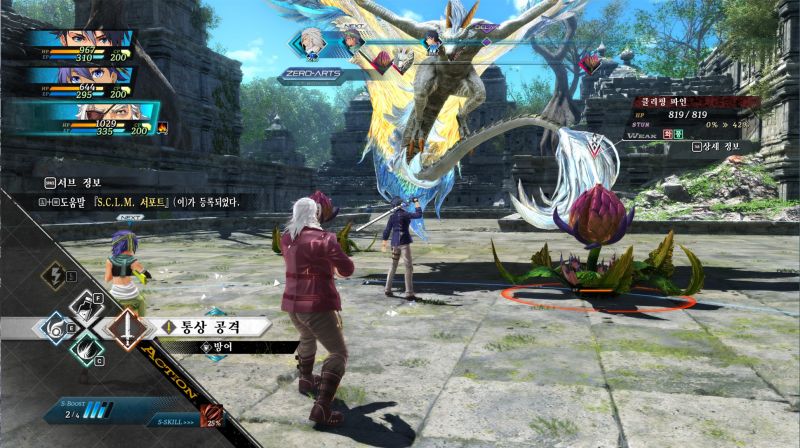Click the white-haired portrait in turn order
The height and width of the screenshot is (448, 800).
coord(312,43)
